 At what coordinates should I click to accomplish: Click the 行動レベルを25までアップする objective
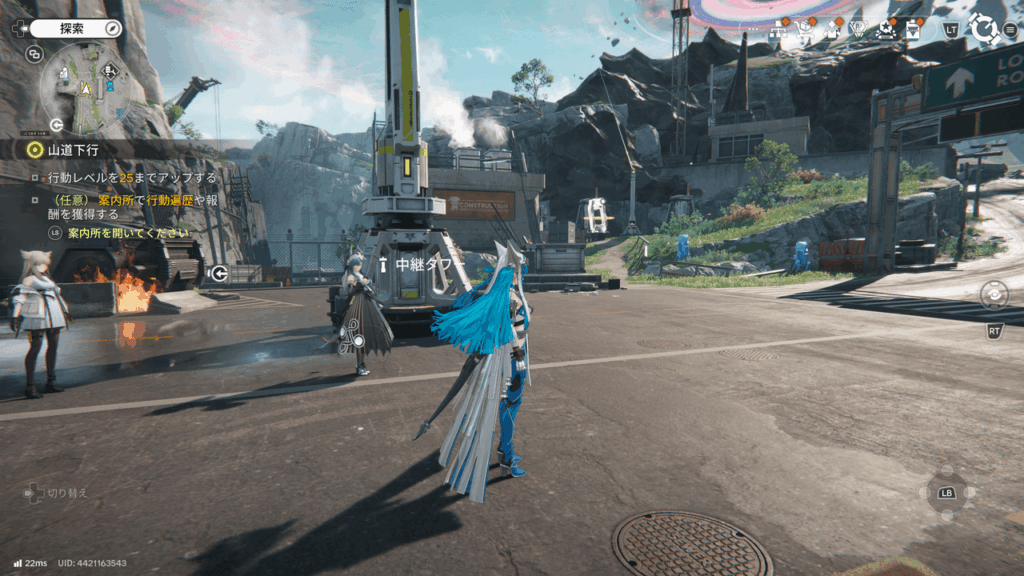pyautogui.click(x=132, y=178)
